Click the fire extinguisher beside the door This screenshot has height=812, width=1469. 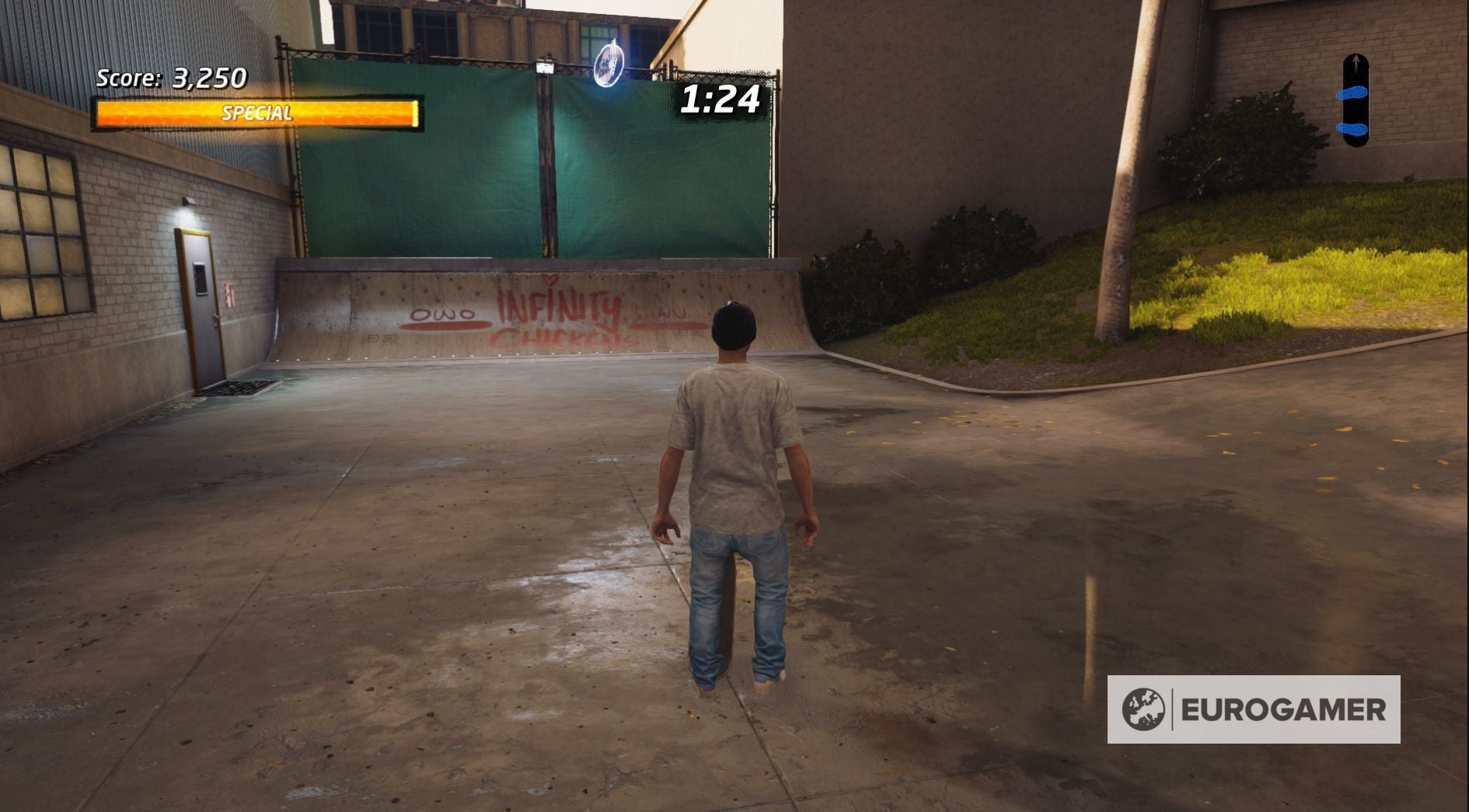(x=229, y=294)
